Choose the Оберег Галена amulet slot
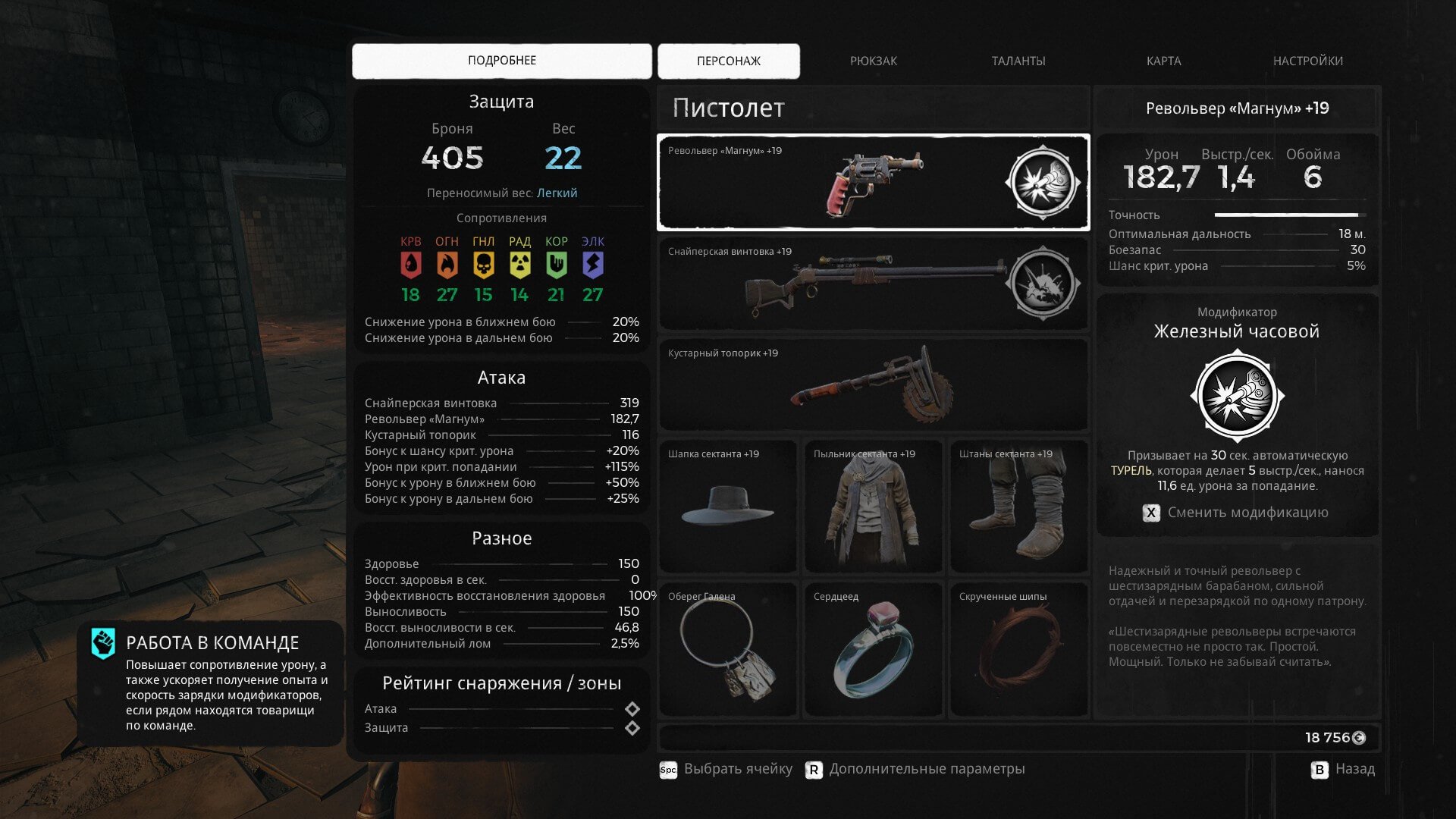Viewport: 1456px width, 819px height. [727, 649]
